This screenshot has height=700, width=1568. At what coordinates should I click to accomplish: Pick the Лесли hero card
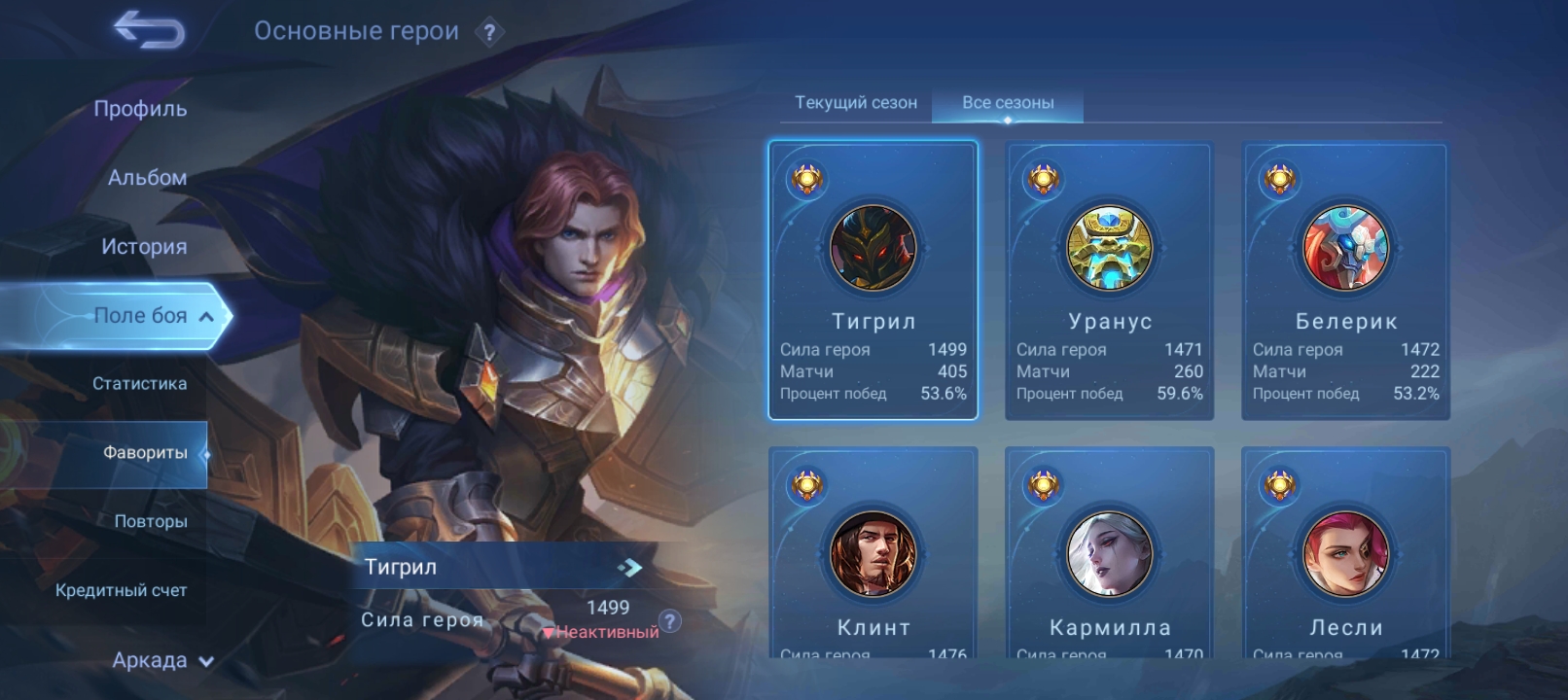(x=1345, y=554)
